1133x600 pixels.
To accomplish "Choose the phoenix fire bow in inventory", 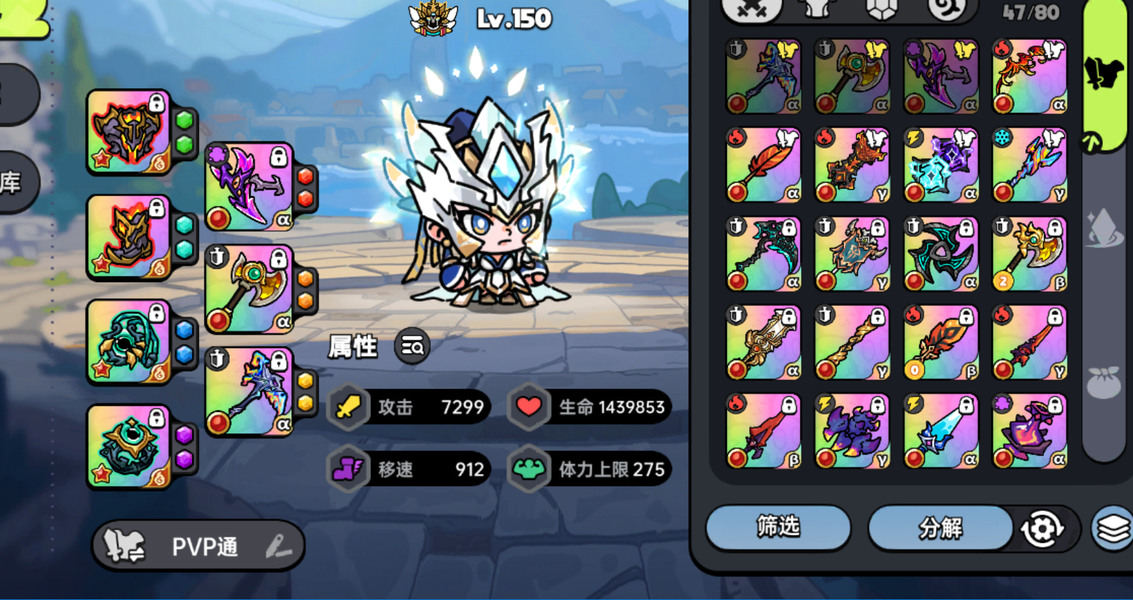I will 1030,77.
